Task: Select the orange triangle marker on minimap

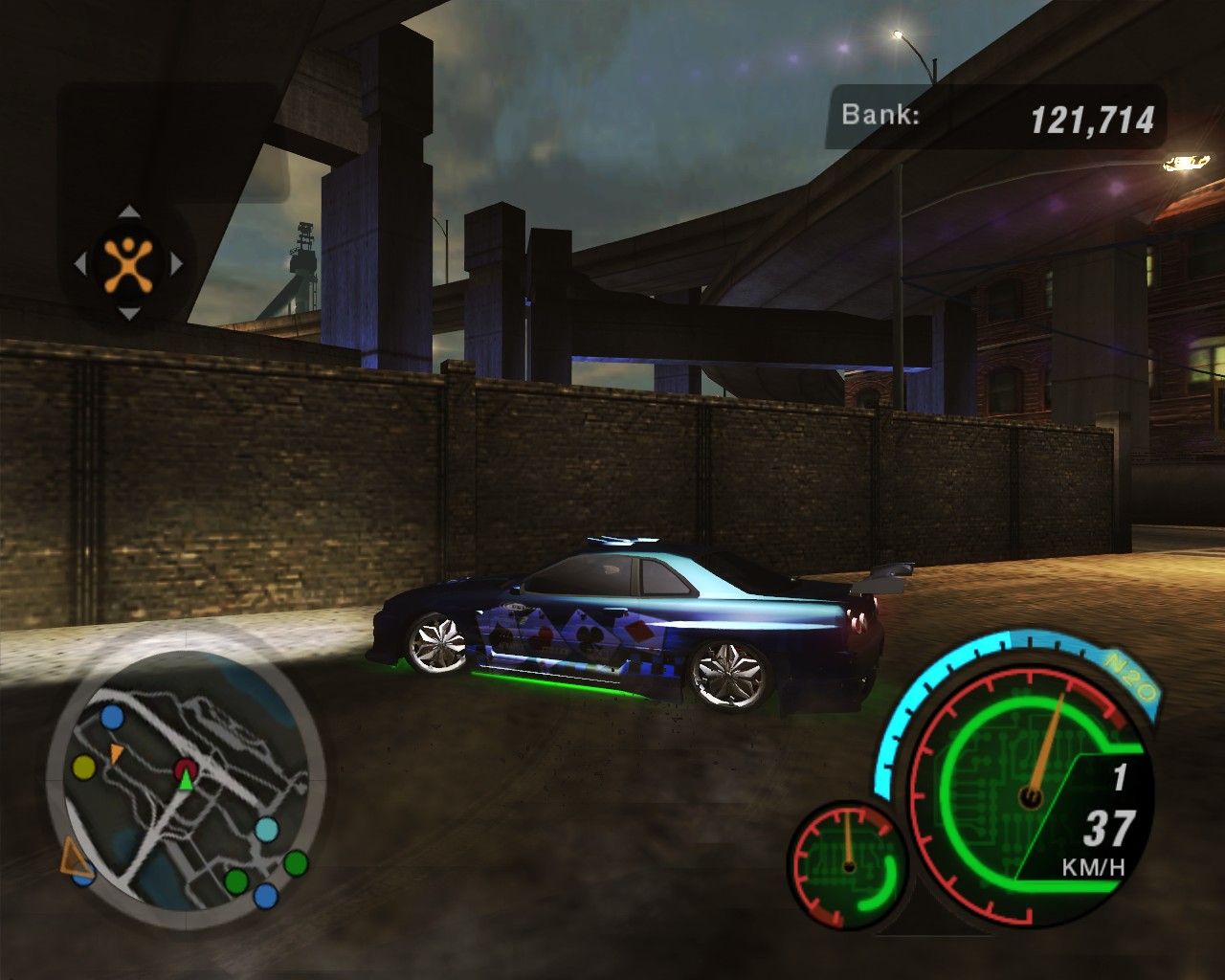Action: [x=116, y=753]
